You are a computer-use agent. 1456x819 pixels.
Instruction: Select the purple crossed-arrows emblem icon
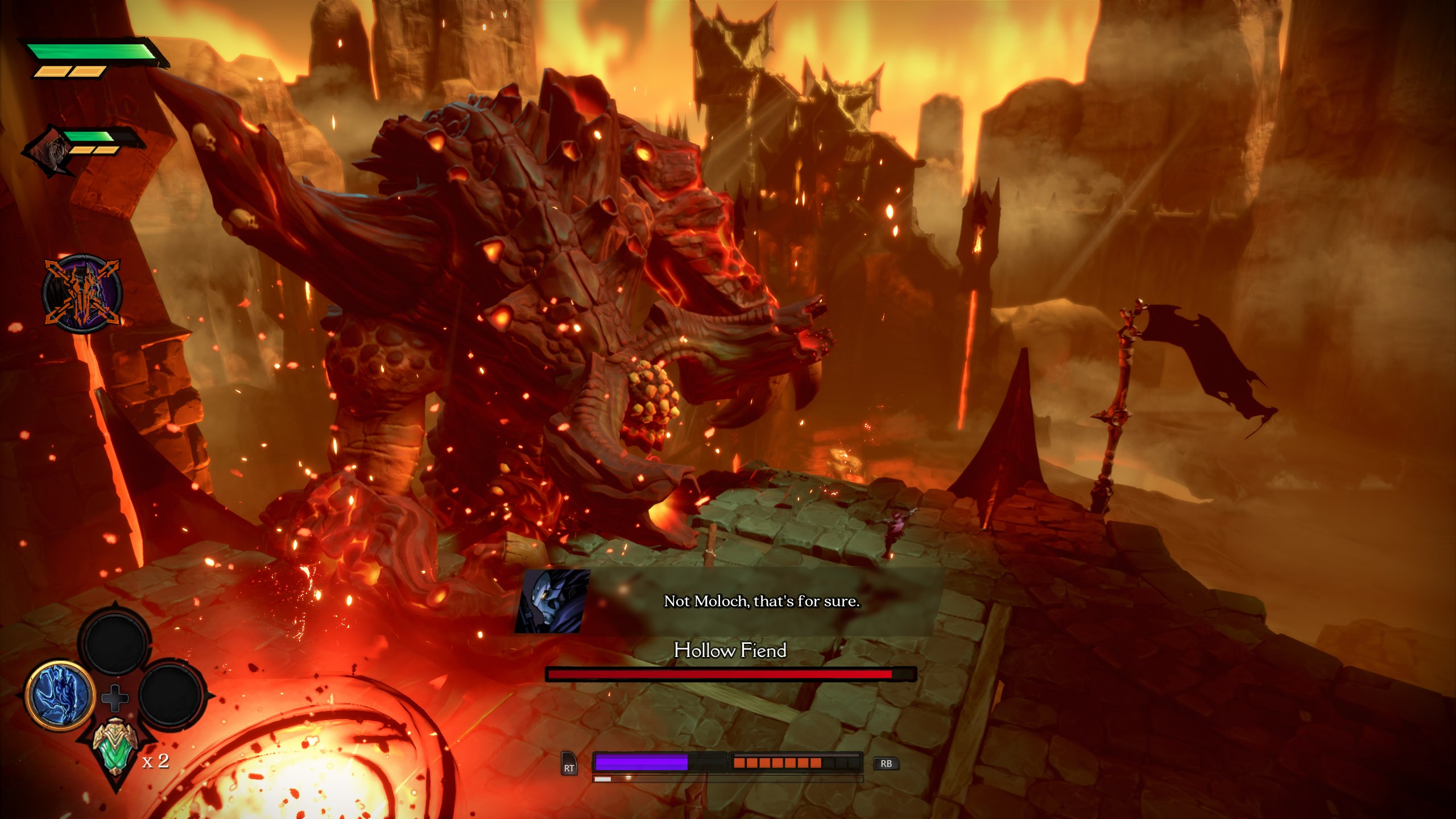click(83, 293)
